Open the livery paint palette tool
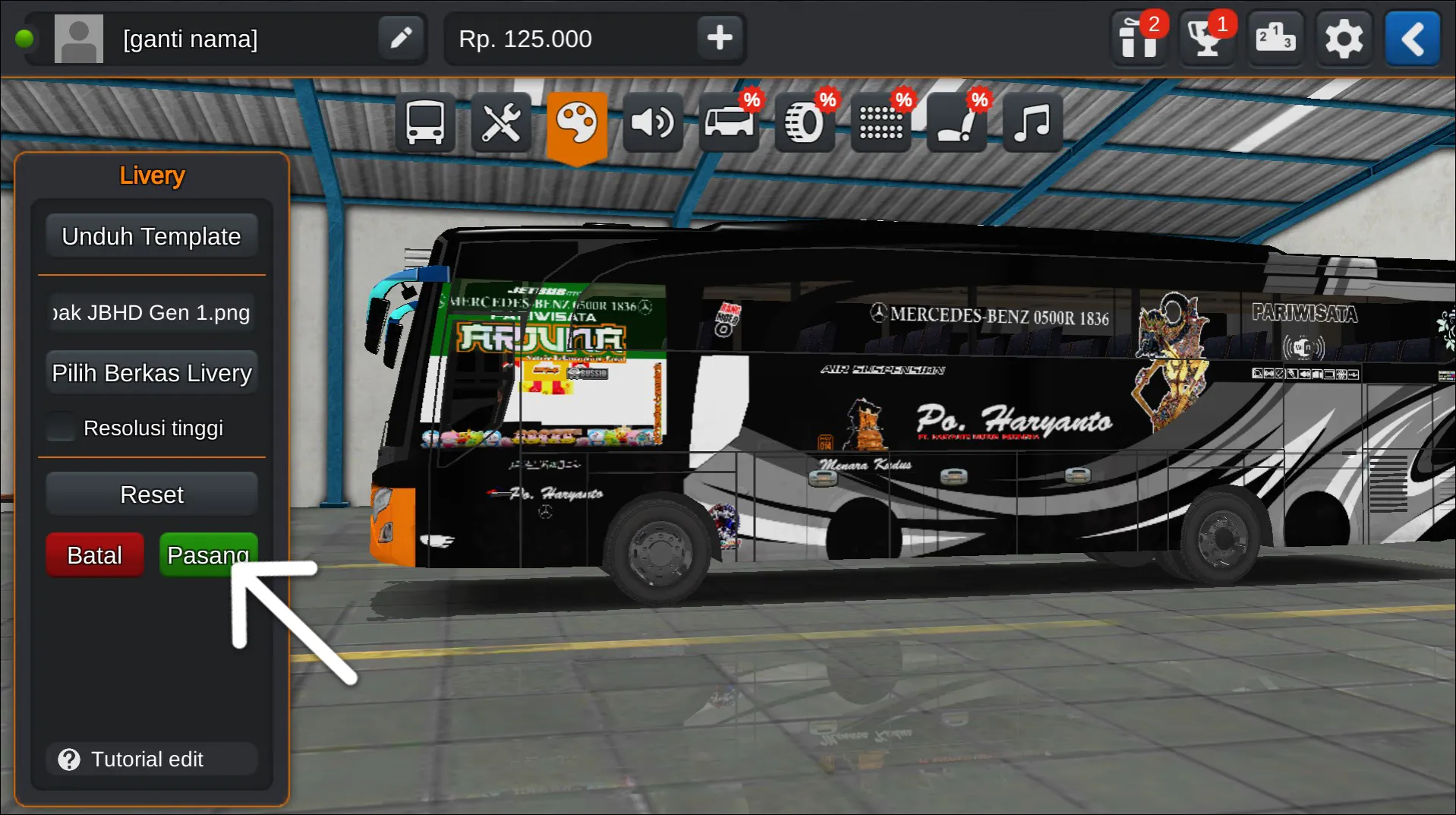Image resolution: width=1456 pixels, height=815 pixels. point(577,122)
